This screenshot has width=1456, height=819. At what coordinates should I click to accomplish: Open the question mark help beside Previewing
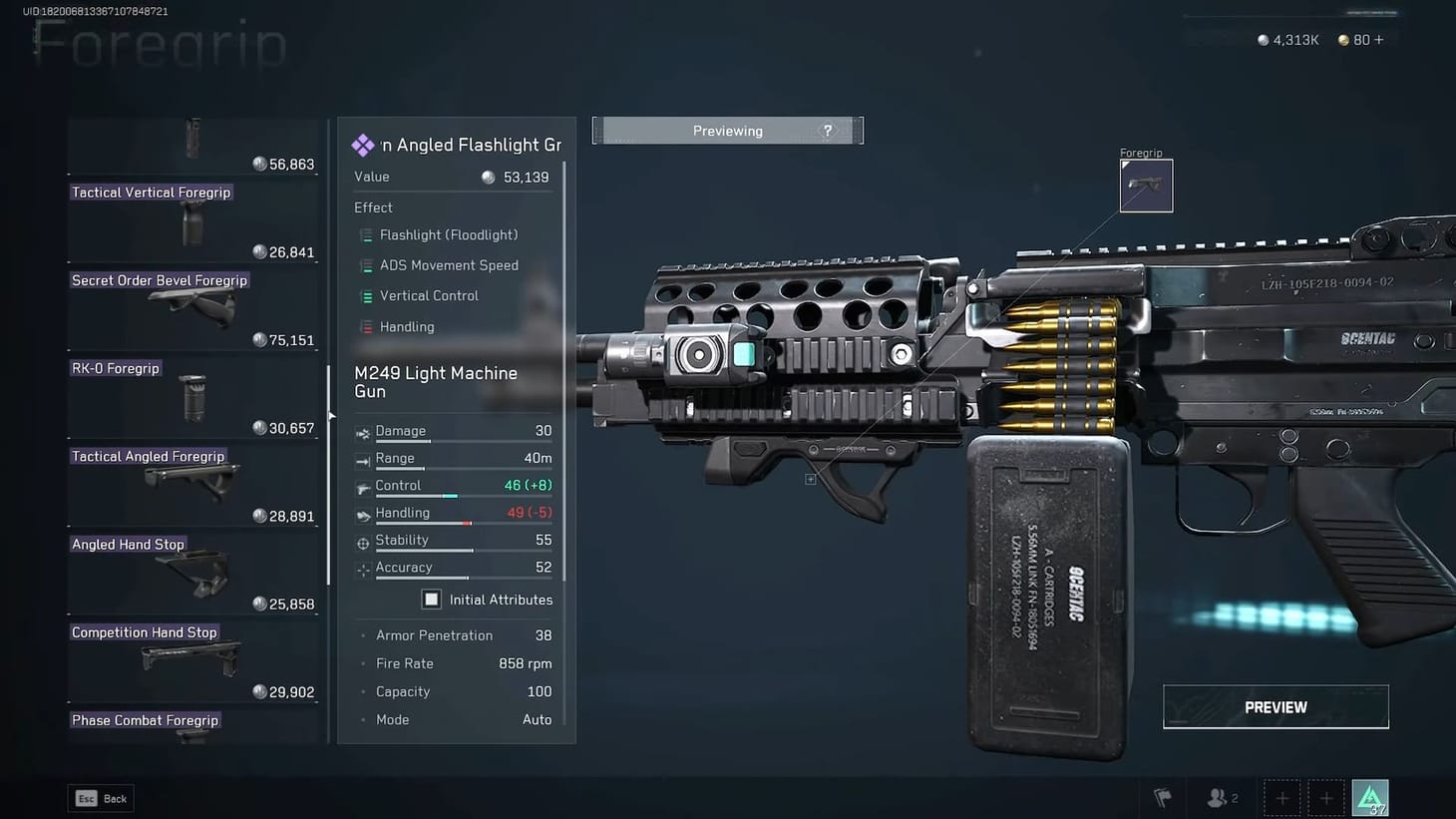click(x=827, y=130)
